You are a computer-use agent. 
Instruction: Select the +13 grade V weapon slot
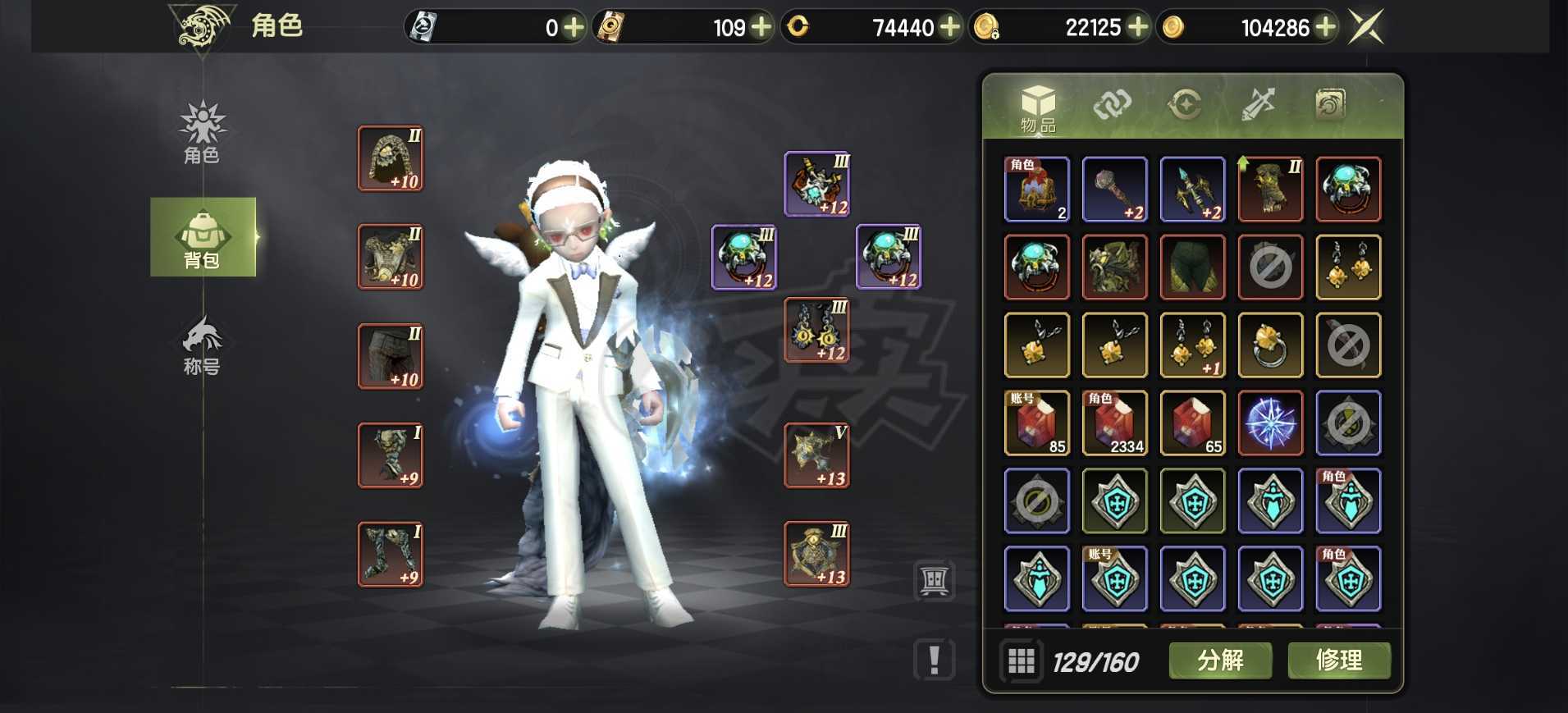[816, 455]
